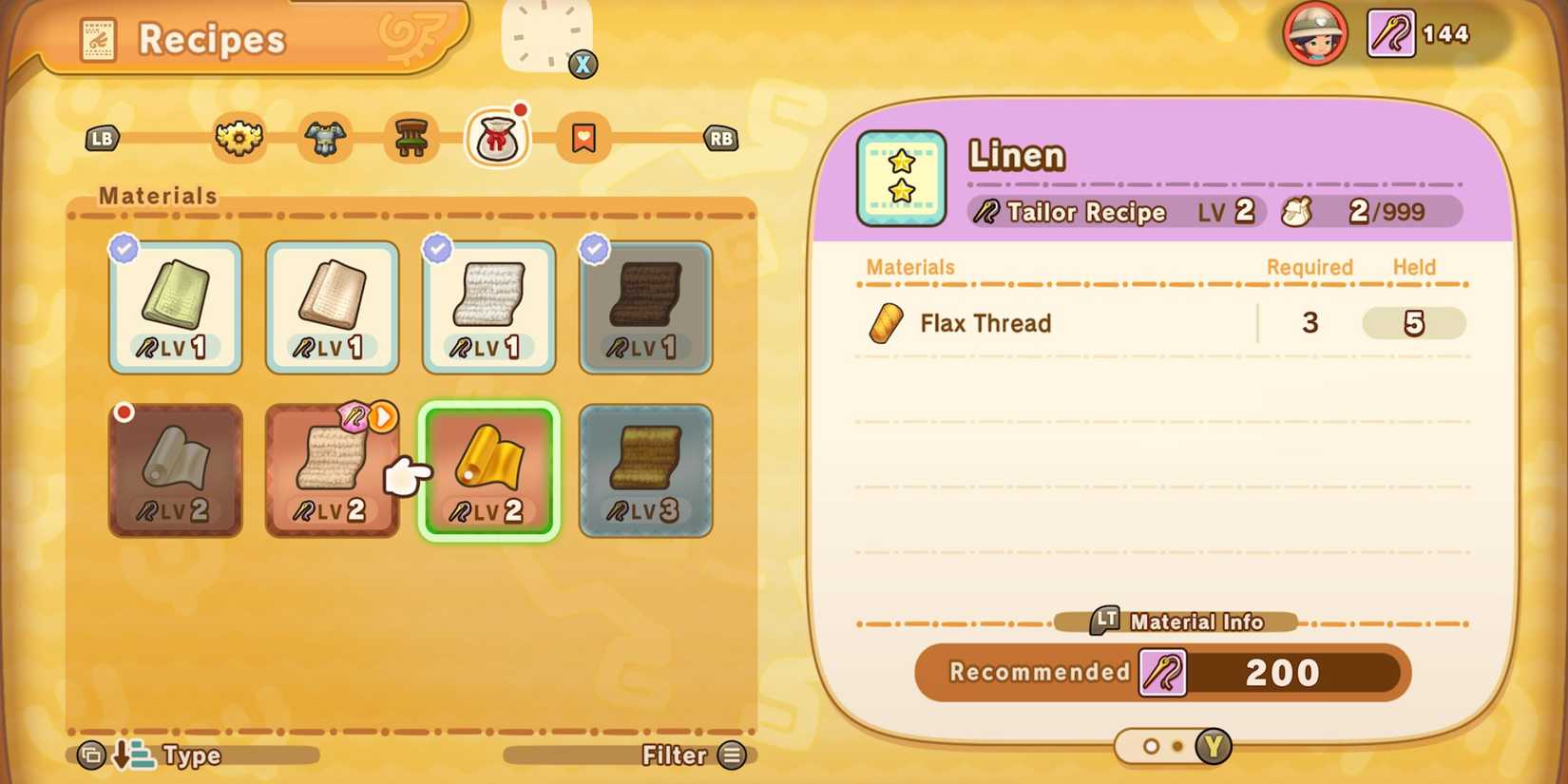1568x784 pixels.
Task: Click the Y button to switch views
Action: [1214, 747]
